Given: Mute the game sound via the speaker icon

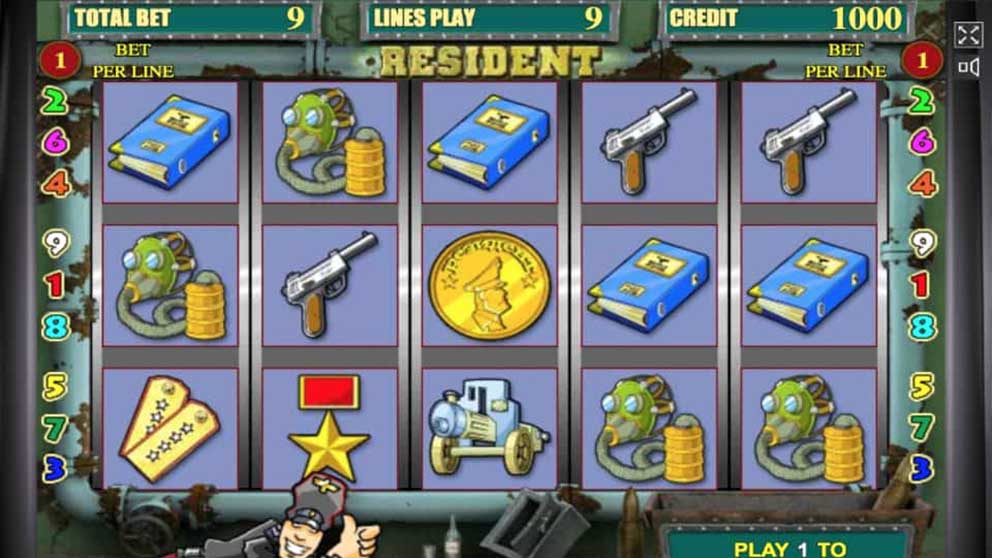Looking at the screenshot, I should coord(967,67).
